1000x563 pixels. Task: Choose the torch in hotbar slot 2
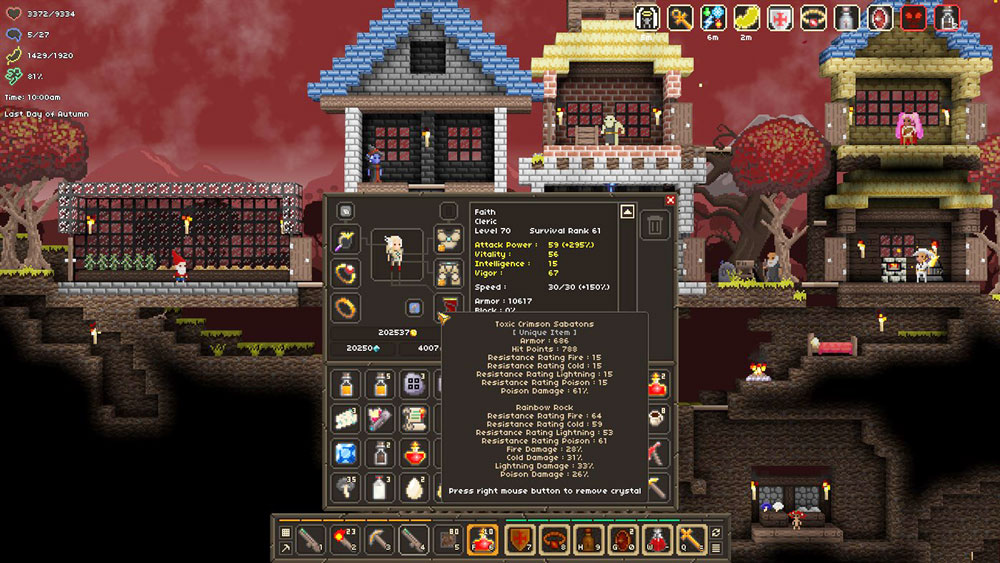click(x=345, y=539)
